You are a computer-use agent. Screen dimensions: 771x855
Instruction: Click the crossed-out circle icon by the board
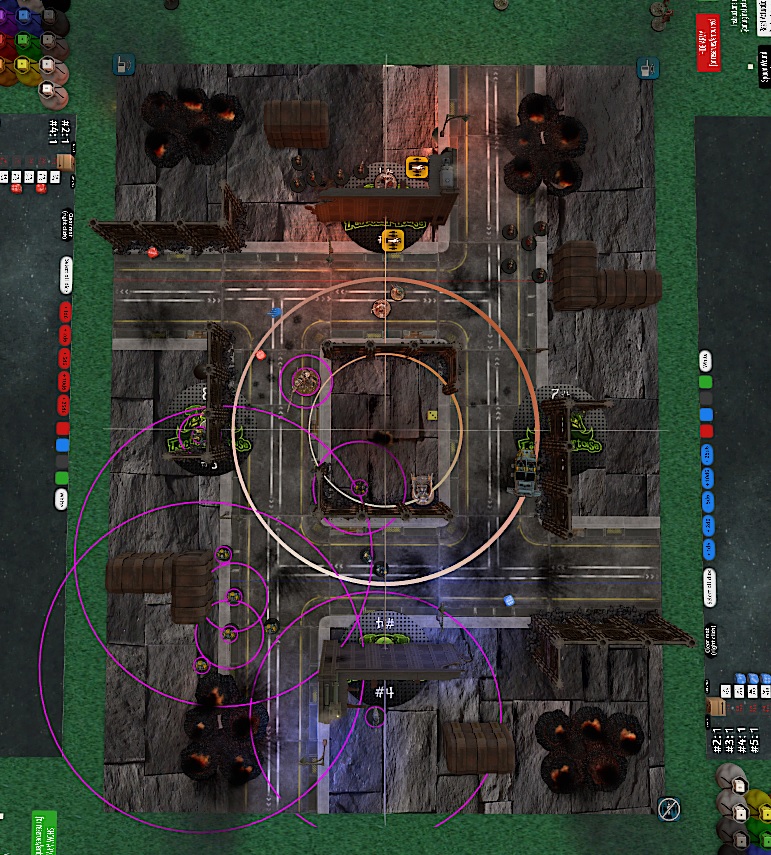pyautogui.click(x=669, y=807)
